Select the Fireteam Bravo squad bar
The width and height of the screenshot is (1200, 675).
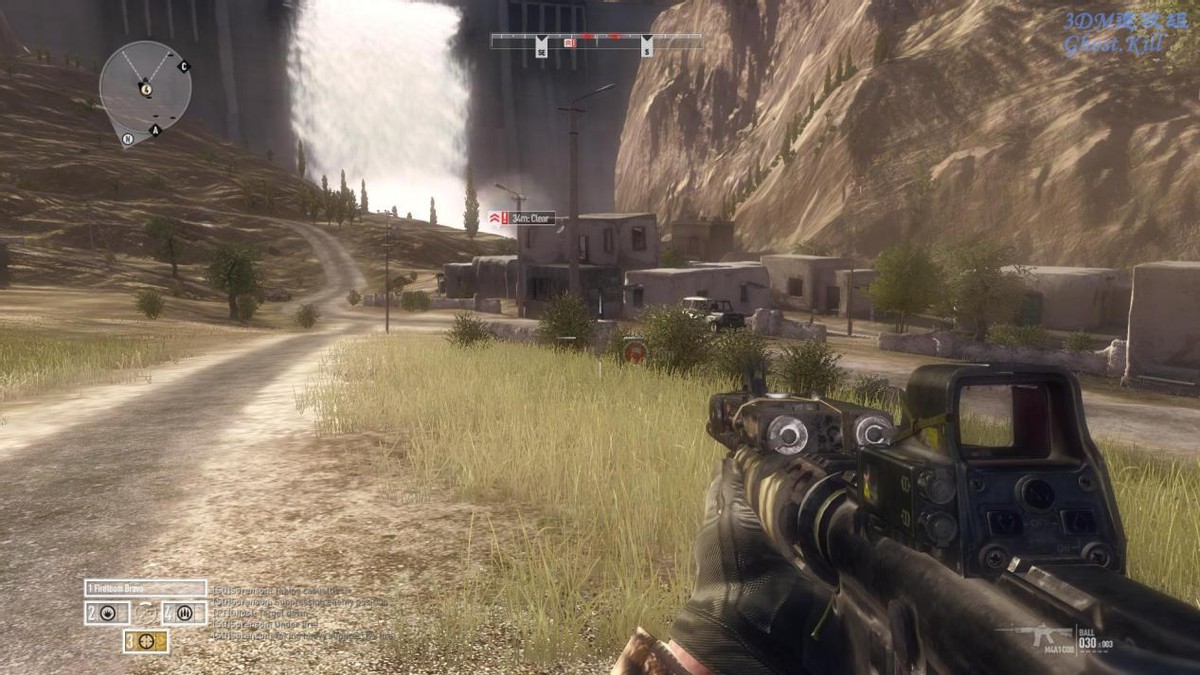[146, 588]
